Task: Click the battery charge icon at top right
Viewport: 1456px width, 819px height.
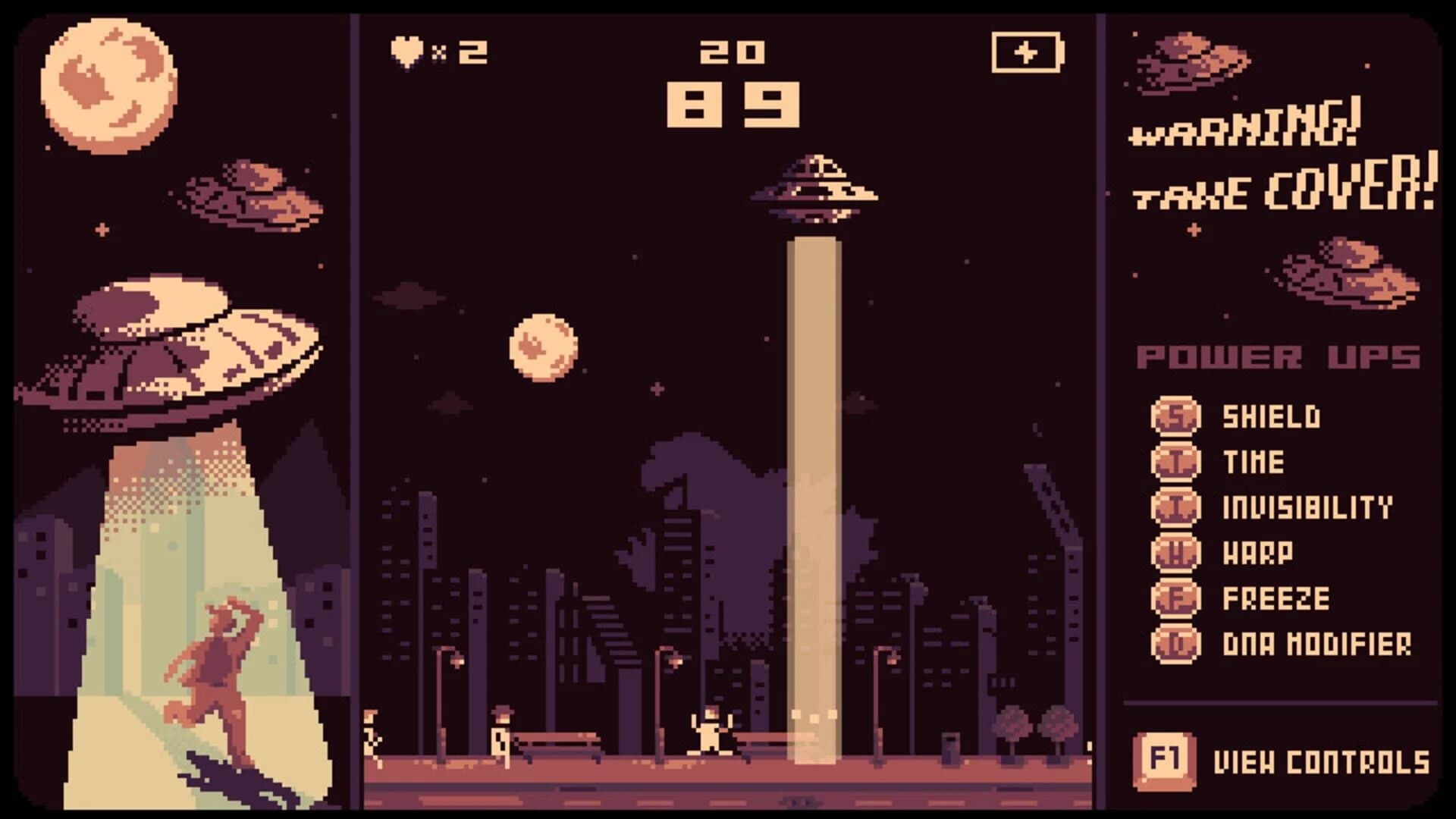Action: tap(1028, 52)
